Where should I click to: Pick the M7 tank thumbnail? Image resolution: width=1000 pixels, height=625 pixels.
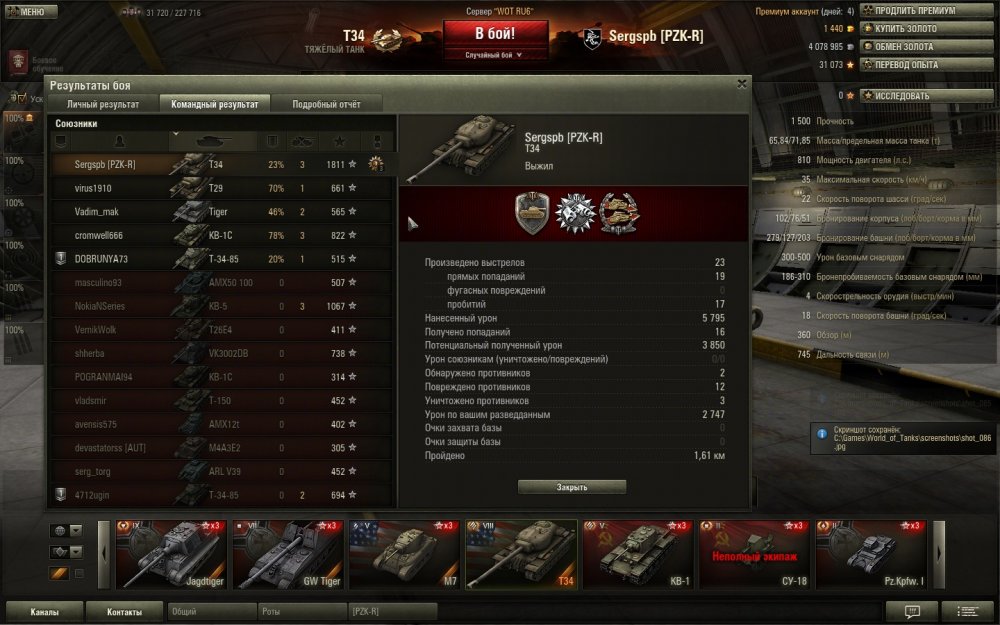tap(405, 554)
